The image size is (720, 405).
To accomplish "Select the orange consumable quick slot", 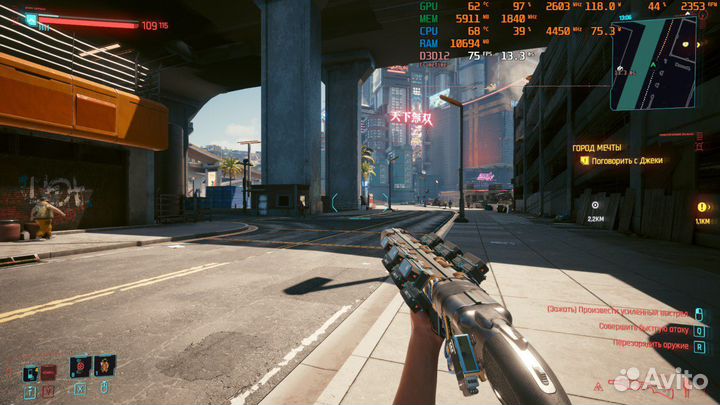I will [x=104, y=366].
